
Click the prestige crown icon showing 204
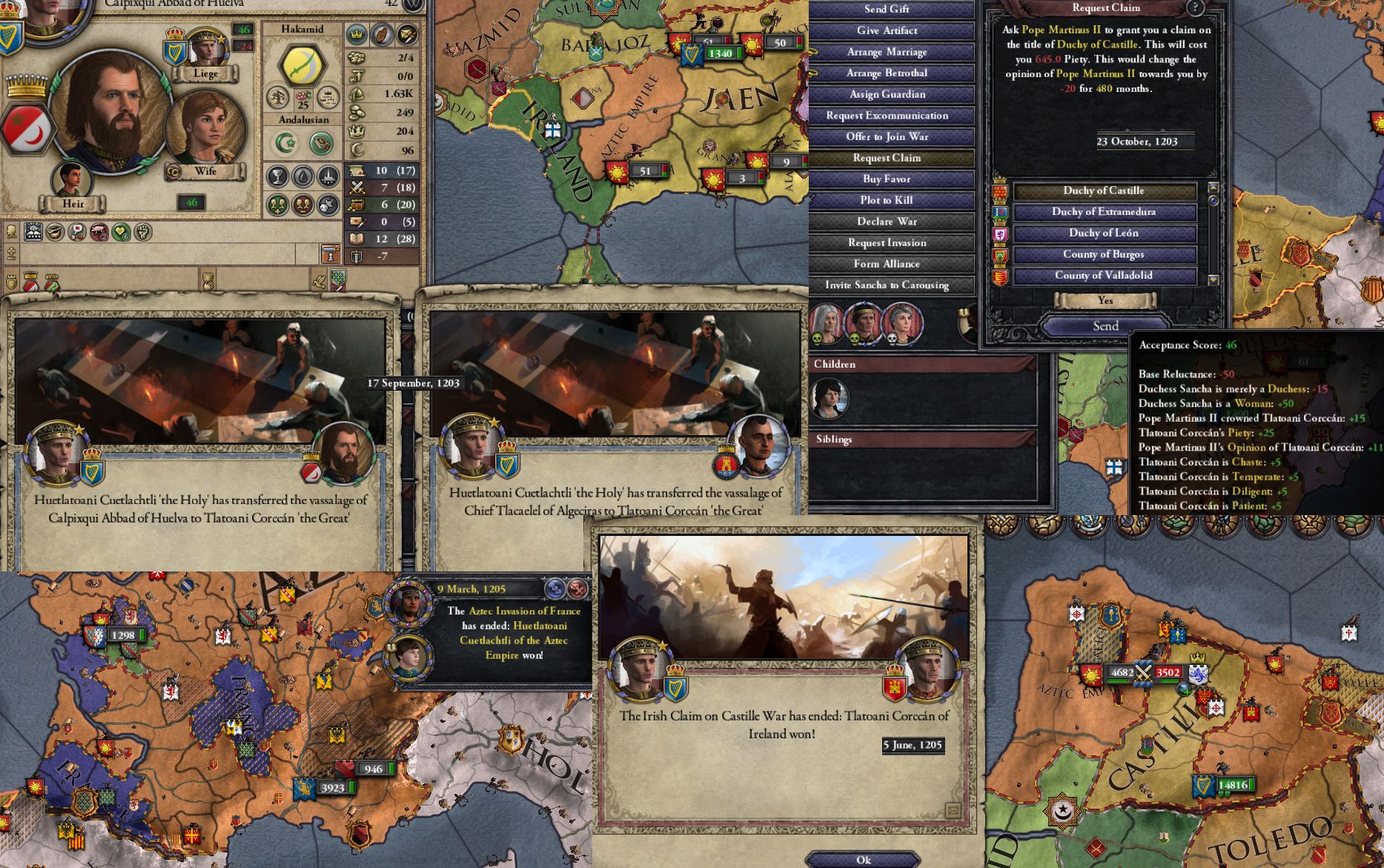coord(357,132)
